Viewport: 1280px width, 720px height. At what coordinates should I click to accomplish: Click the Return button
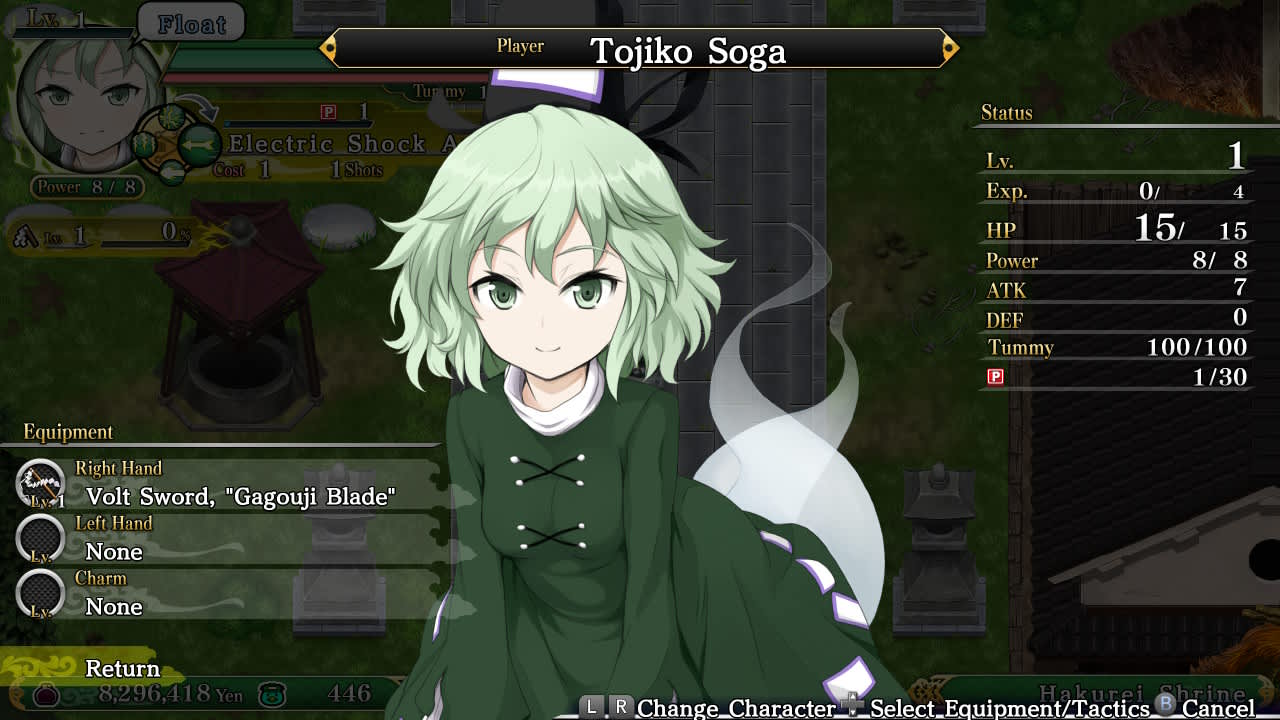pyautogui.click(x=122, y=668)
